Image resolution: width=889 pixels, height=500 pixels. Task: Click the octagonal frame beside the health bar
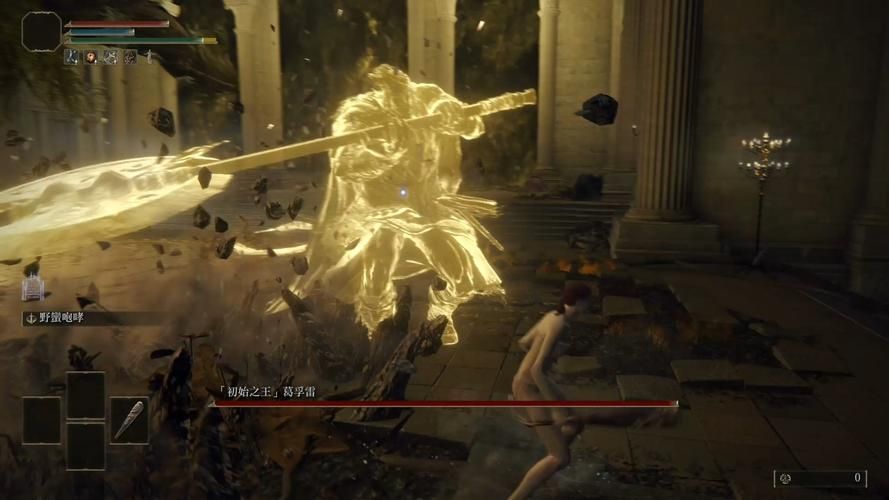tap(41, 31)
